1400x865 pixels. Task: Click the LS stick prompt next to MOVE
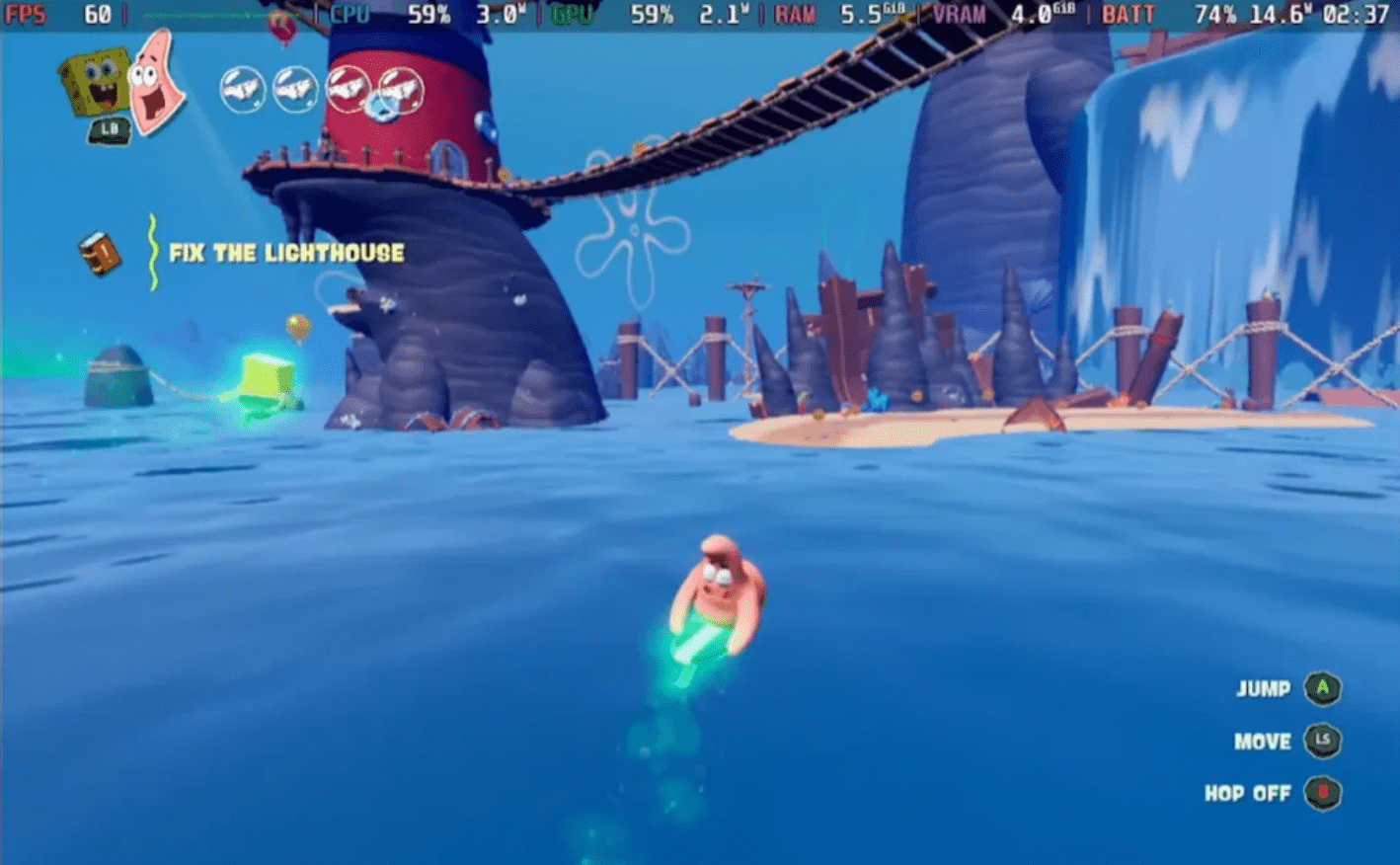(x=1324, y=741)
